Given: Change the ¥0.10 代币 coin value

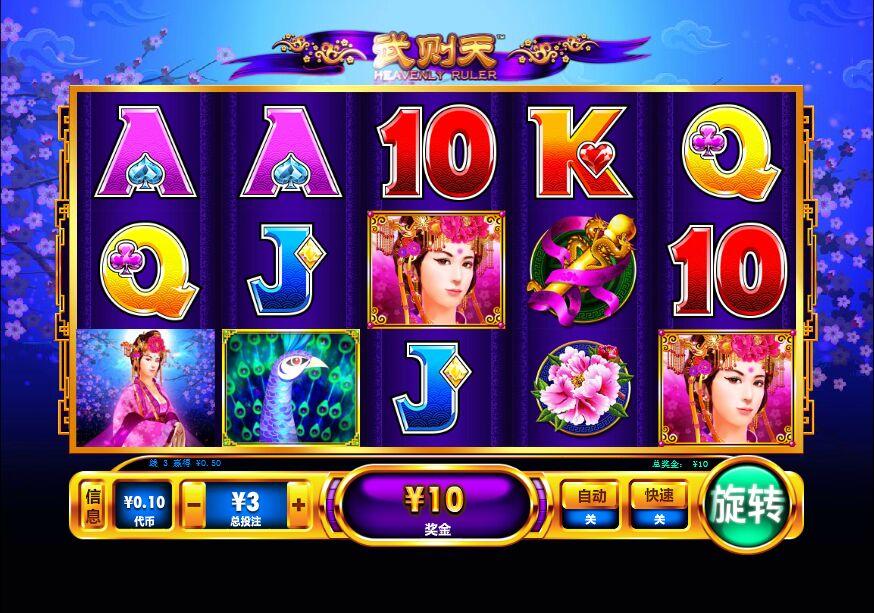Looking at the screenshot, I should (142, 506).
